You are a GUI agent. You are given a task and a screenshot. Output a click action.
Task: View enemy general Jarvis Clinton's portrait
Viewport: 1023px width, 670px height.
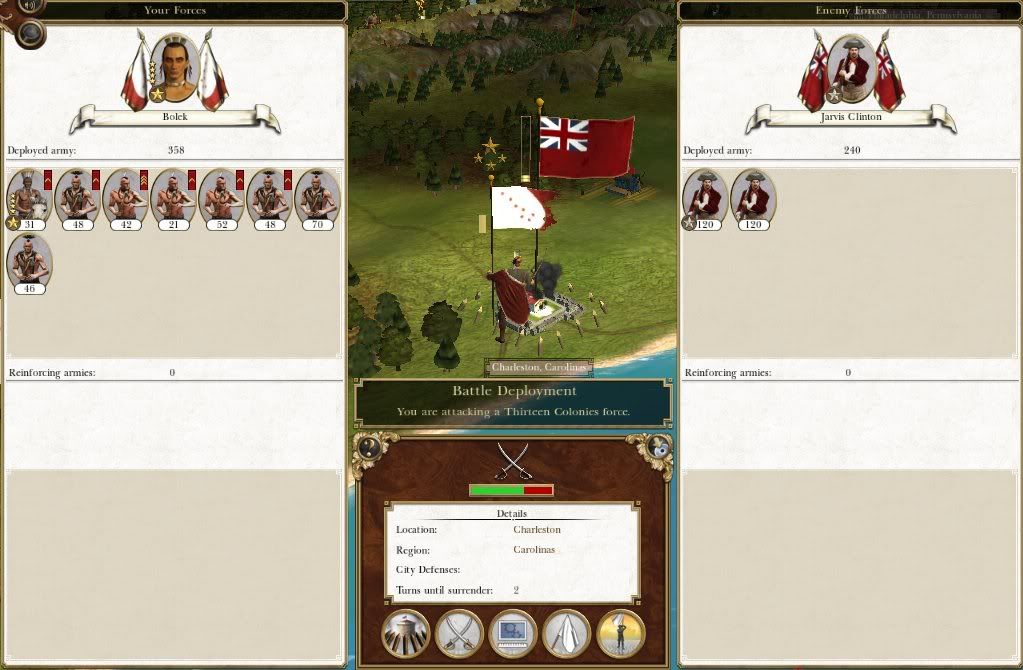850,68
